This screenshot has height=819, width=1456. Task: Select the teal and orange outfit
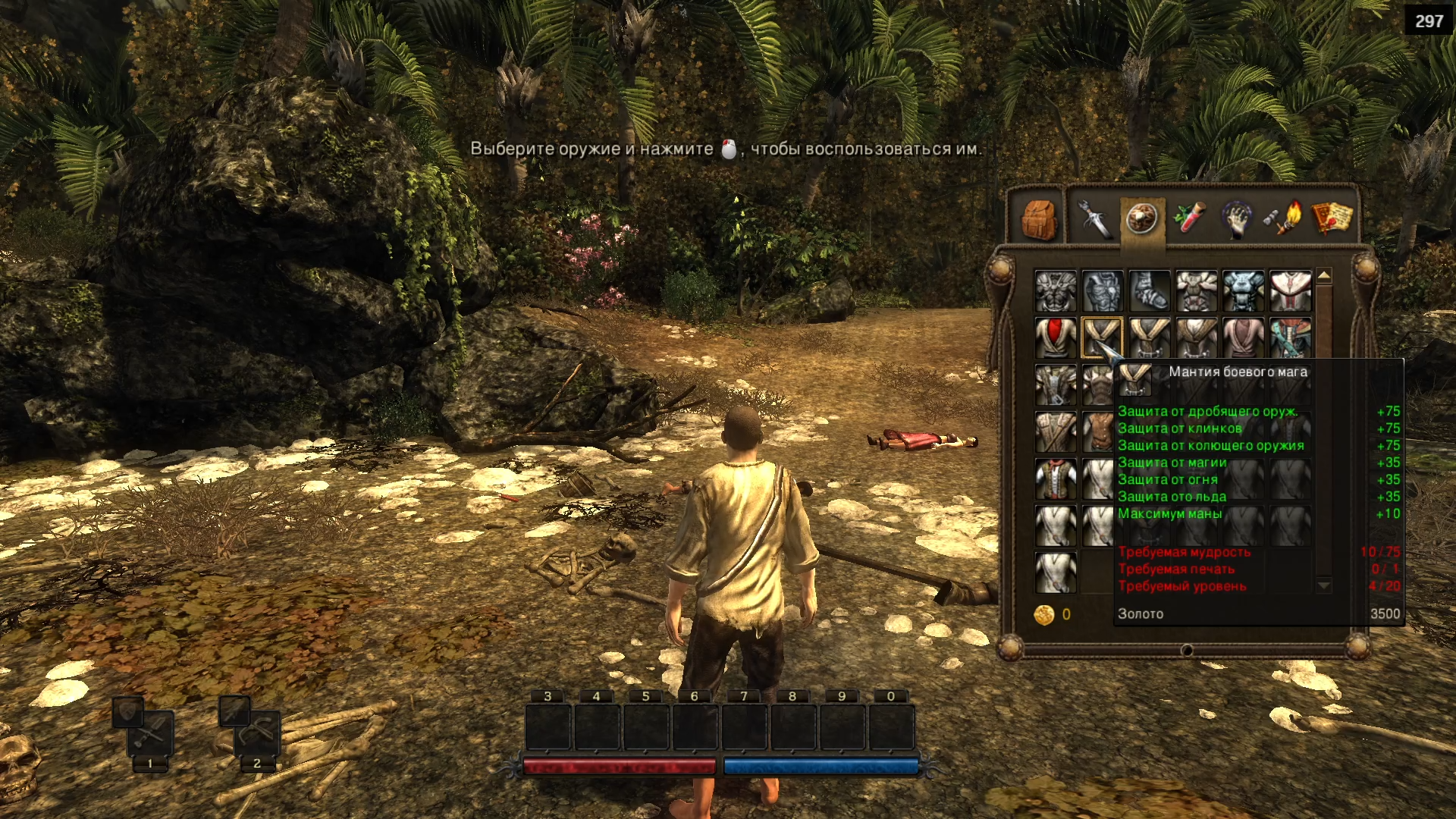pyautogui.click(x=1290, y=337)
